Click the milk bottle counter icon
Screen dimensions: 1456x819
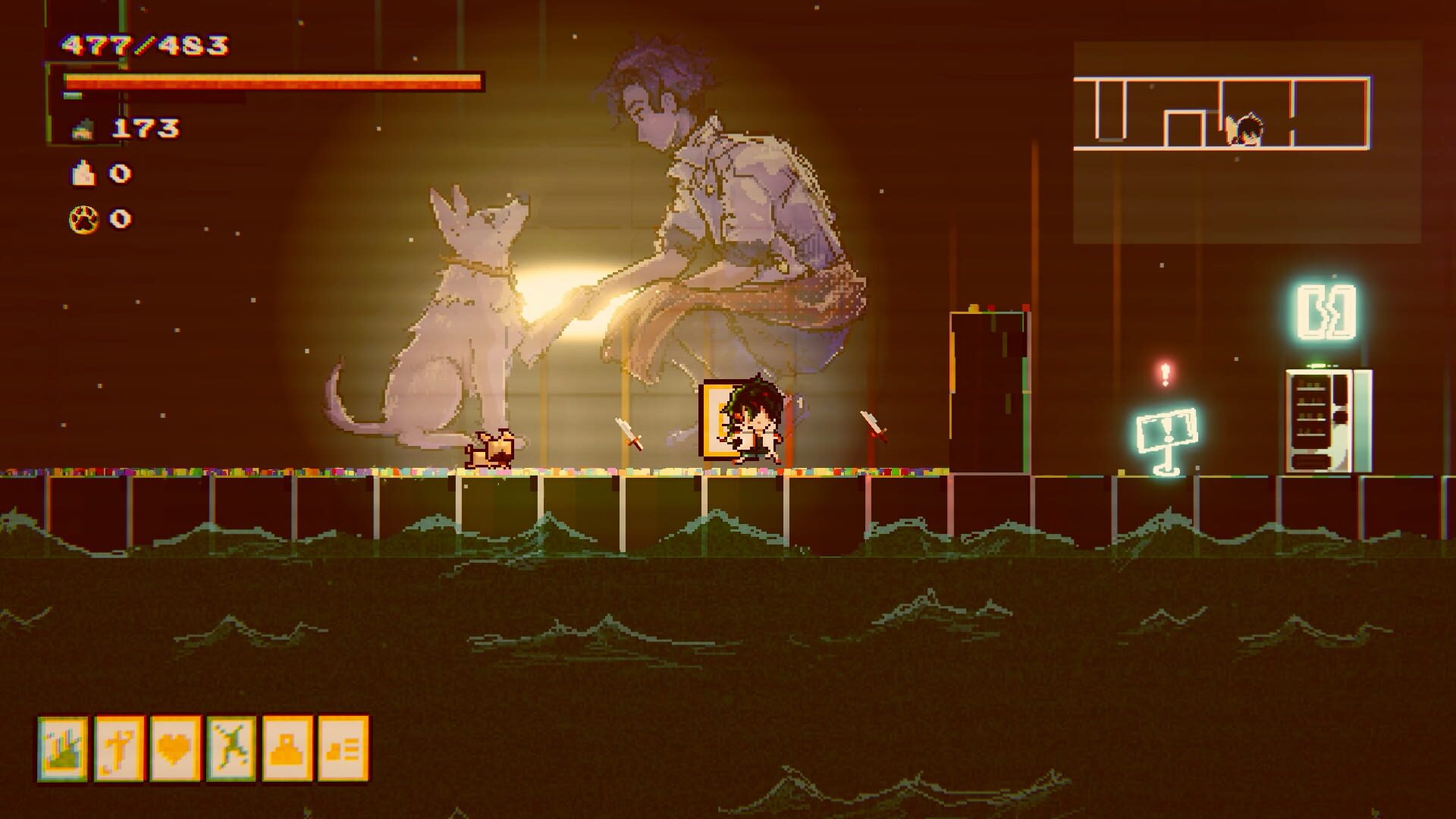[x=83, y=172]
